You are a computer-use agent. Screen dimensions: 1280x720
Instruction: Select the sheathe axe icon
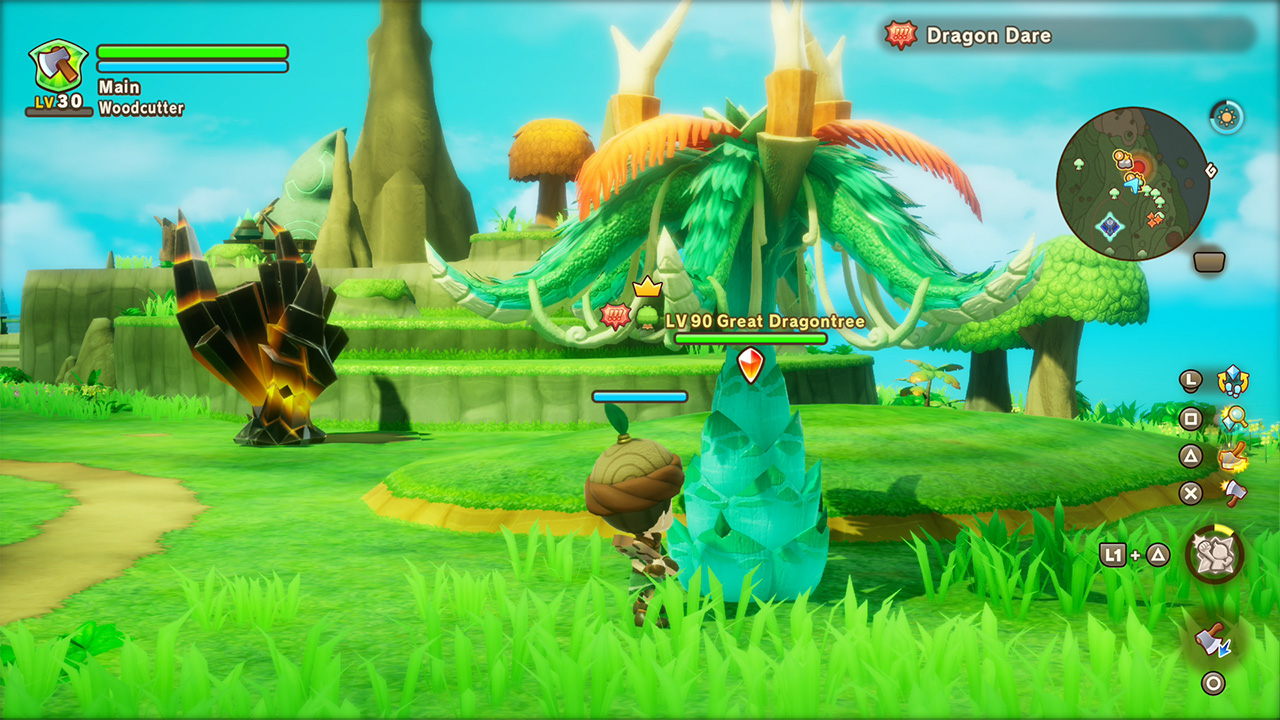point(1213,639)
